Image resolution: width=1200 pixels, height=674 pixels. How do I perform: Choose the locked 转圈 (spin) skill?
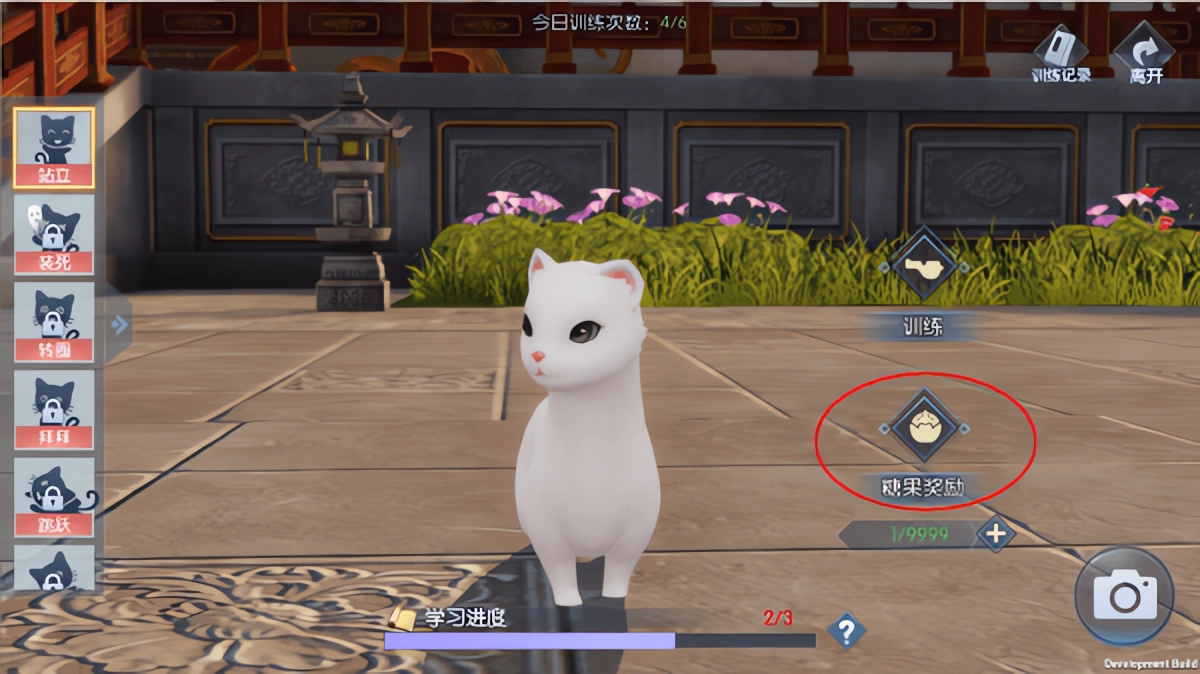(x=54, y=321)
